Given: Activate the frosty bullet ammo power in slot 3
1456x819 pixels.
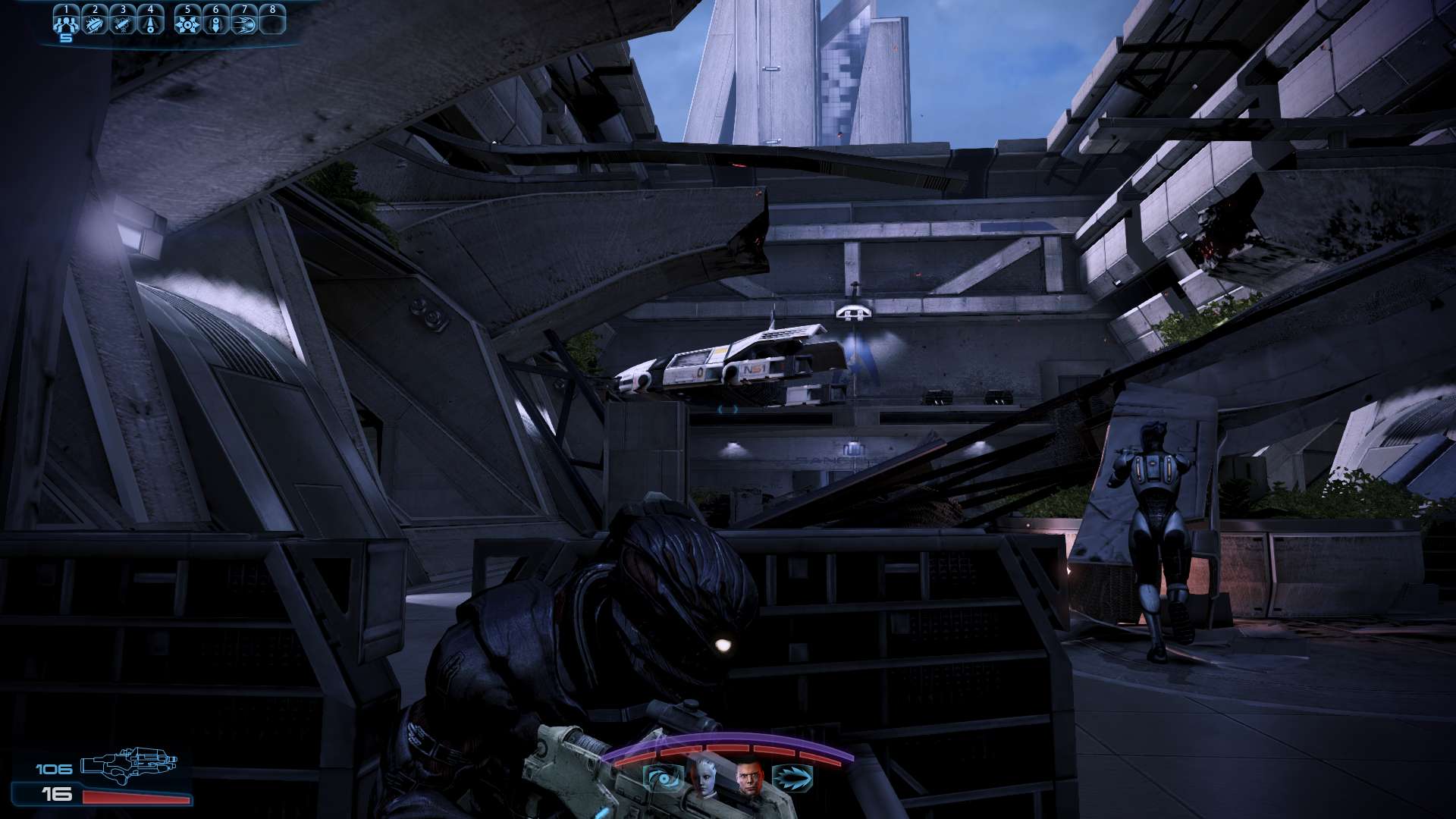Looking at the screenshot, I should pos(123,23).
